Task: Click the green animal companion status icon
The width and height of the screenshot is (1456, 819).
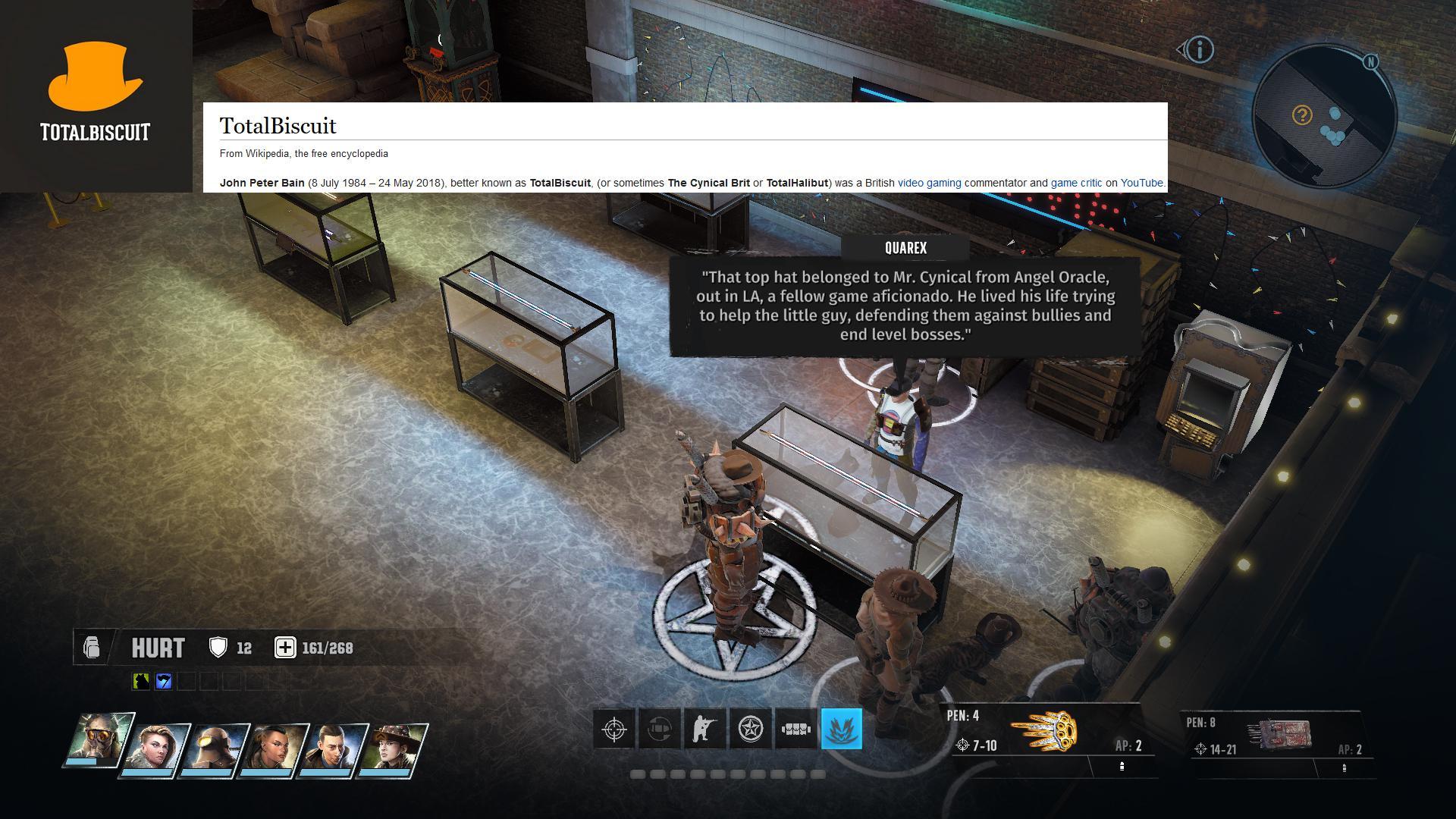Action: click(140, 680)
